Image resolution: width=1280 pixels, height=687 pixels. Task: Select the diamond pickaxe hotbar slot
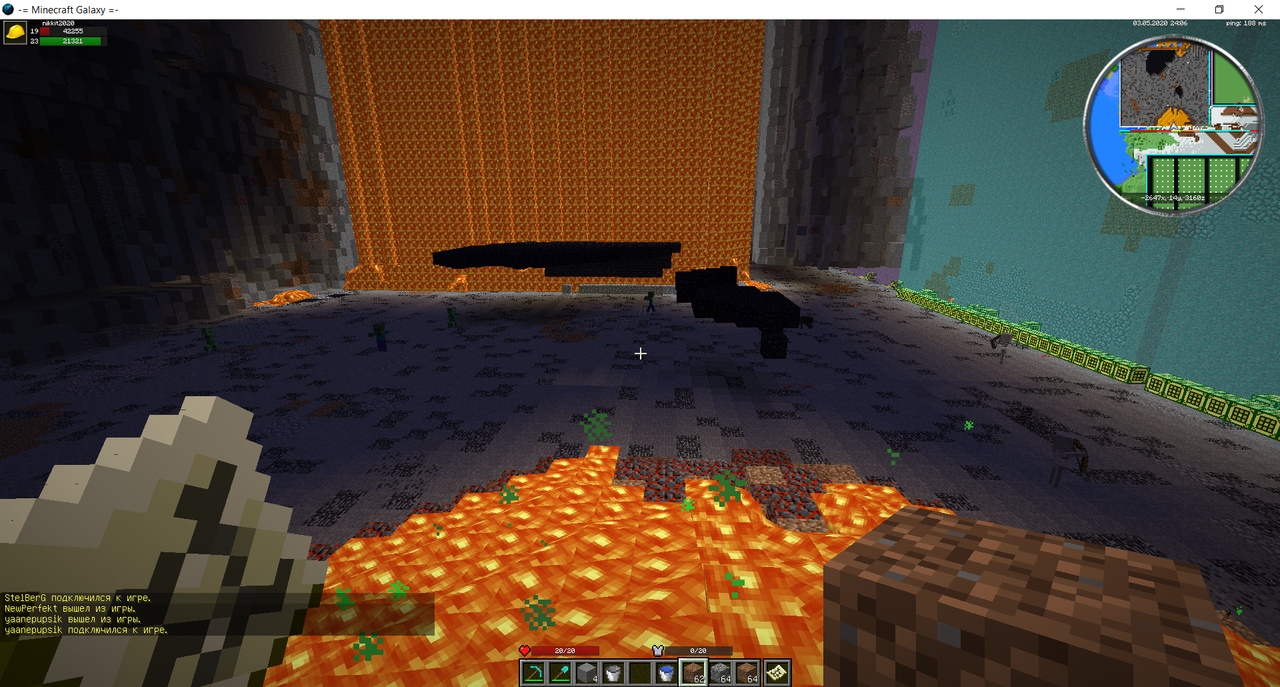click(x=532, y=673)
